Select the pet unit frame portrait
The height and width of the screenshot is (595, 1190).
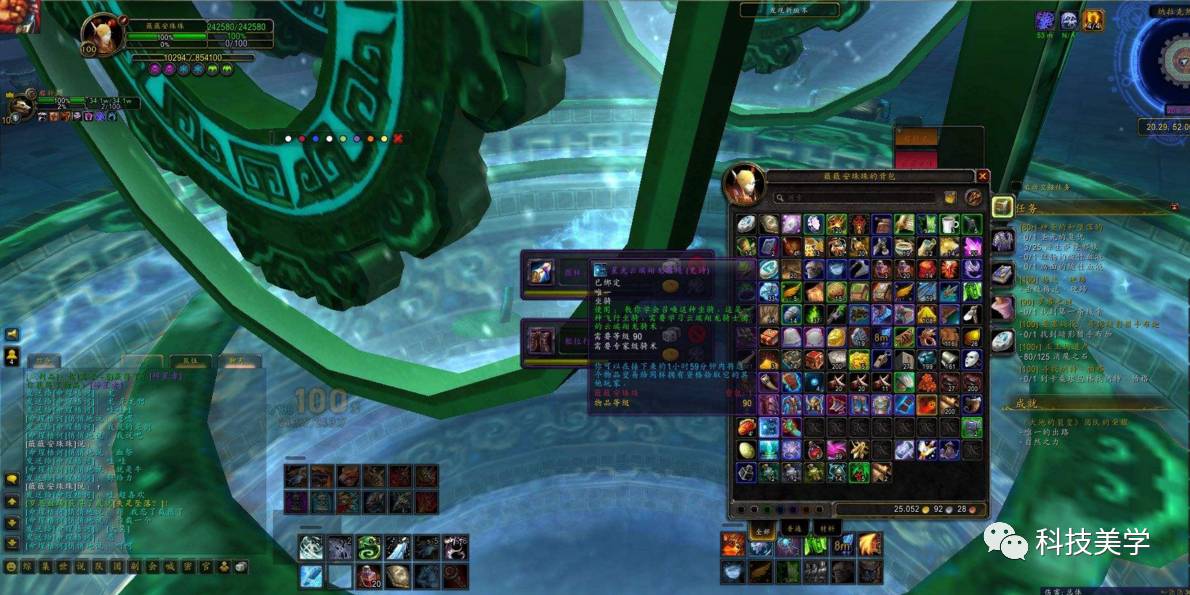pos(19,107)
